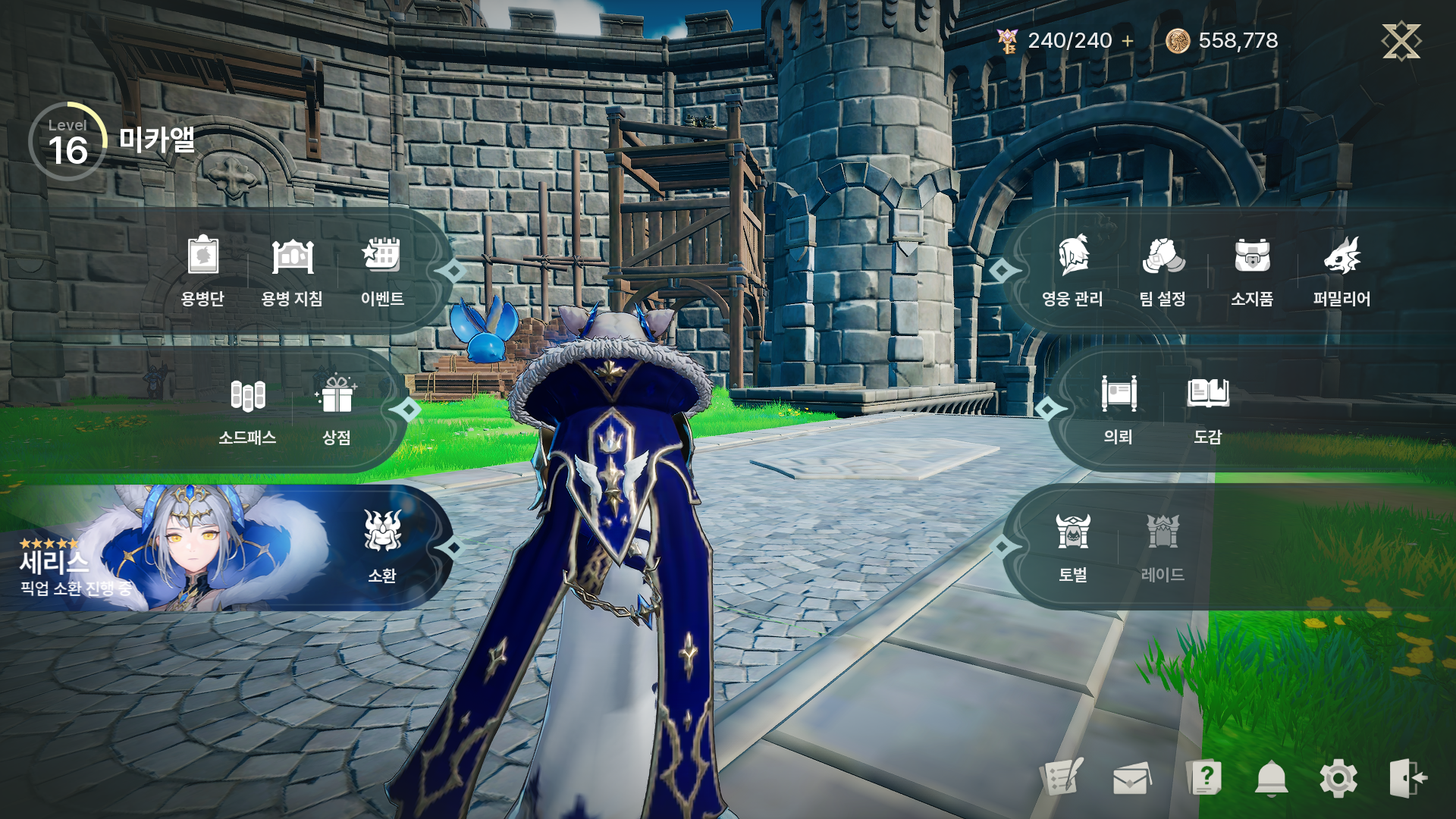Open 팀 설정 team setup
This screenshot has height=819, width=1456.
pyautogui.click(x=1163, y=269)
